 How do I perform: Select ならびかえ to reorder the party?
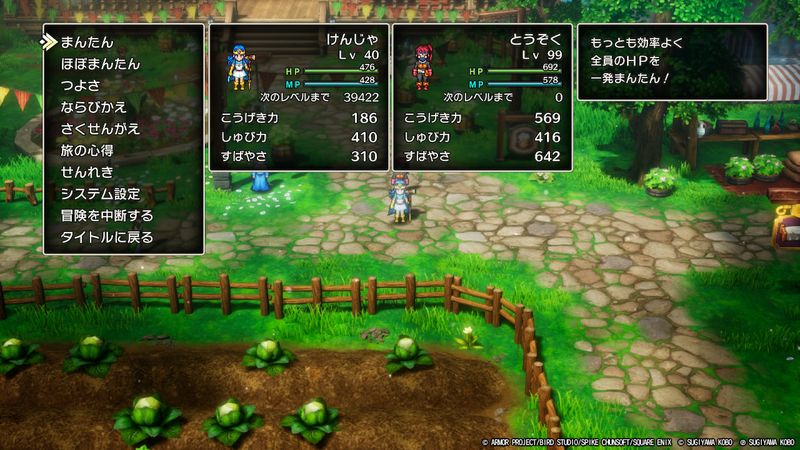pos(94,107)
